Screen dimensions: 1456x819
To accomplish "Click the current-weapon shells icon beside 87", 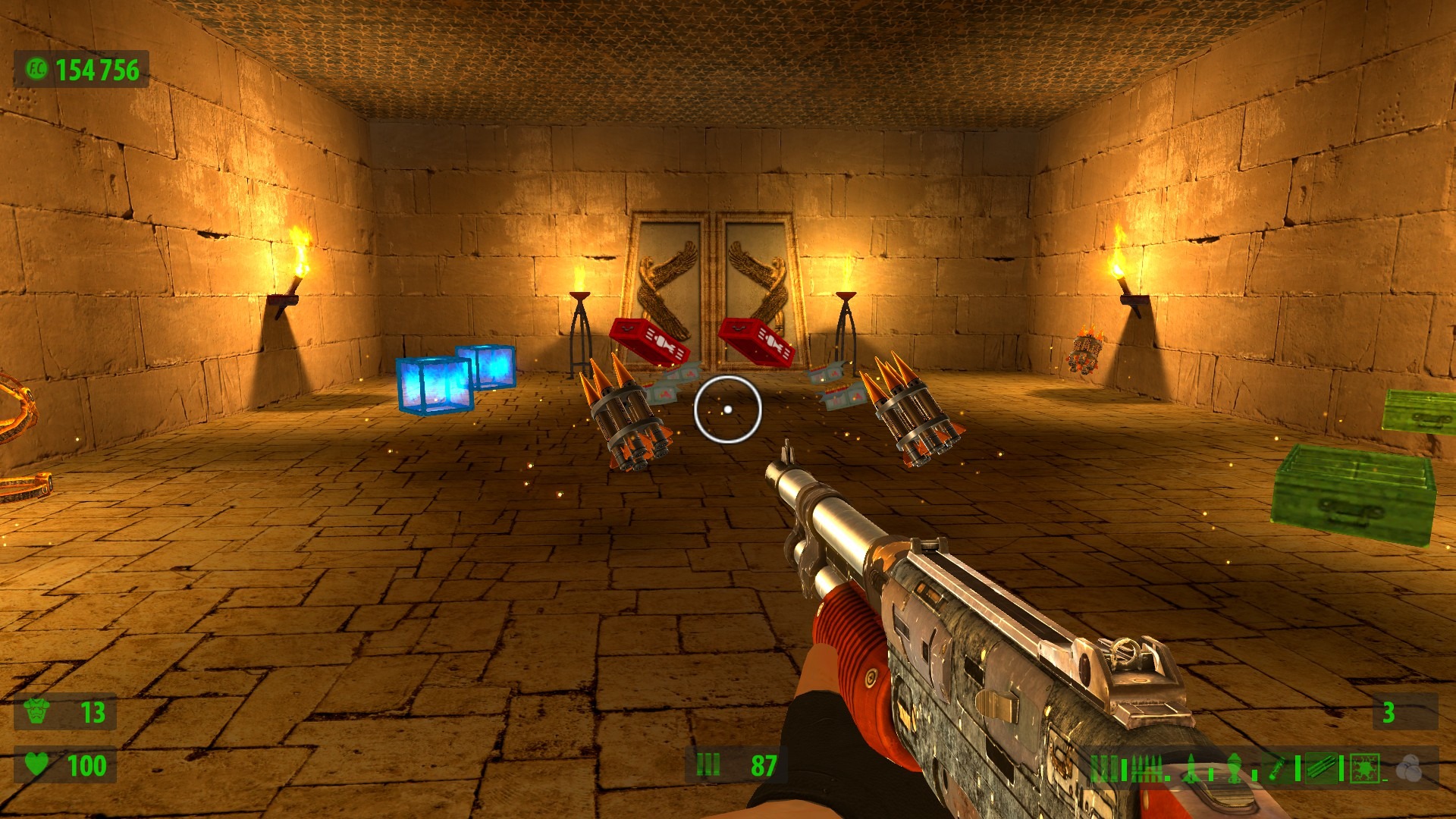I will 708,764.
